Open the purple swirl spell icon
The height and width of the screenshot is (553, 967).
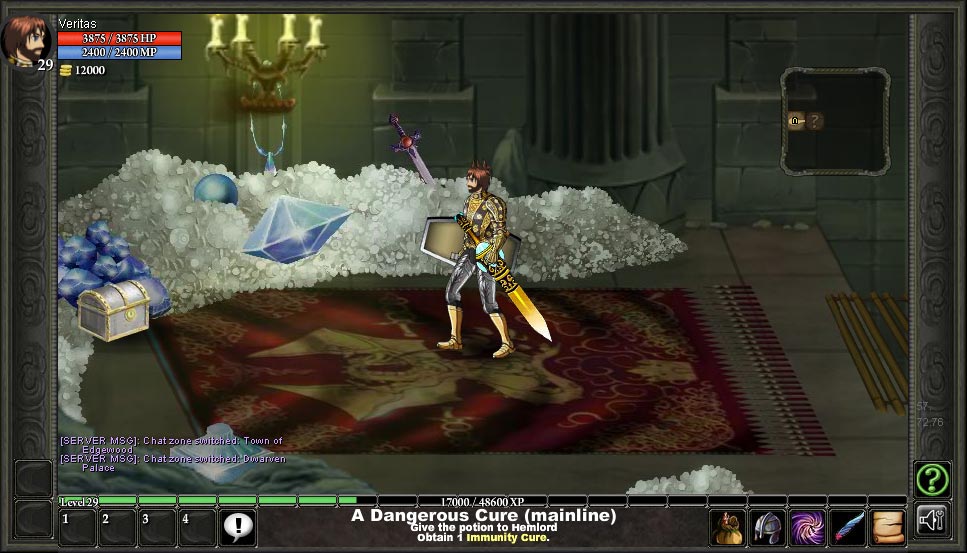[808, 527]
